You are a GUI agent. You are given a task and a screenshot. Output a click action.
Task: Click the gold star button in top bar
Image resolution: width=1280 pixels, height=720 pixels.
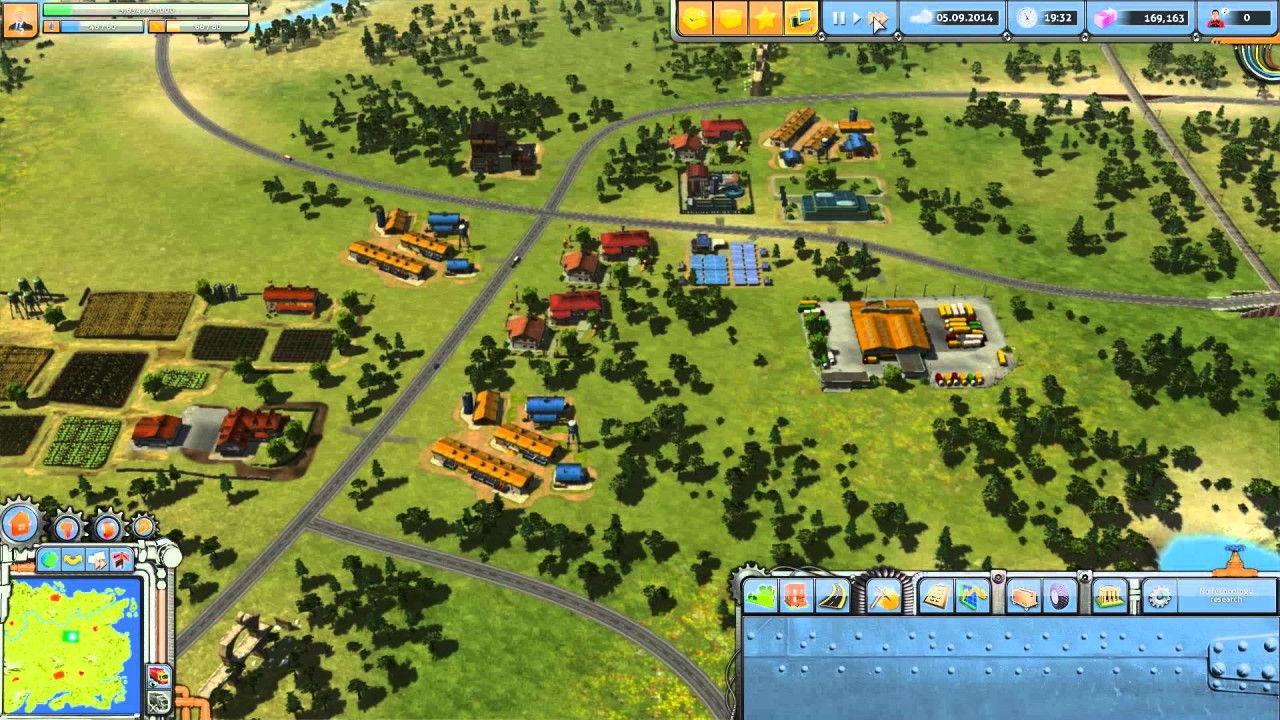click(x=765, y=18)
